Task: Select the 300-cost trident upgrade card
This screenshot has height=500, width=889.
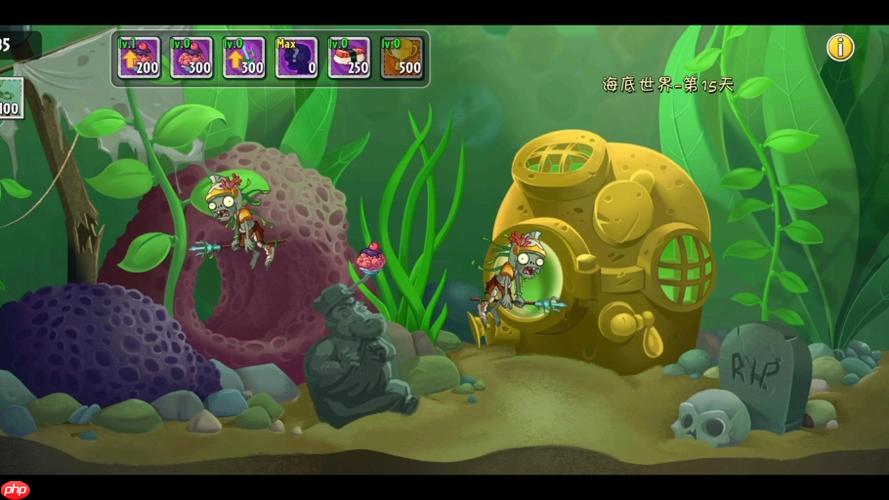Action: (244, 58)
